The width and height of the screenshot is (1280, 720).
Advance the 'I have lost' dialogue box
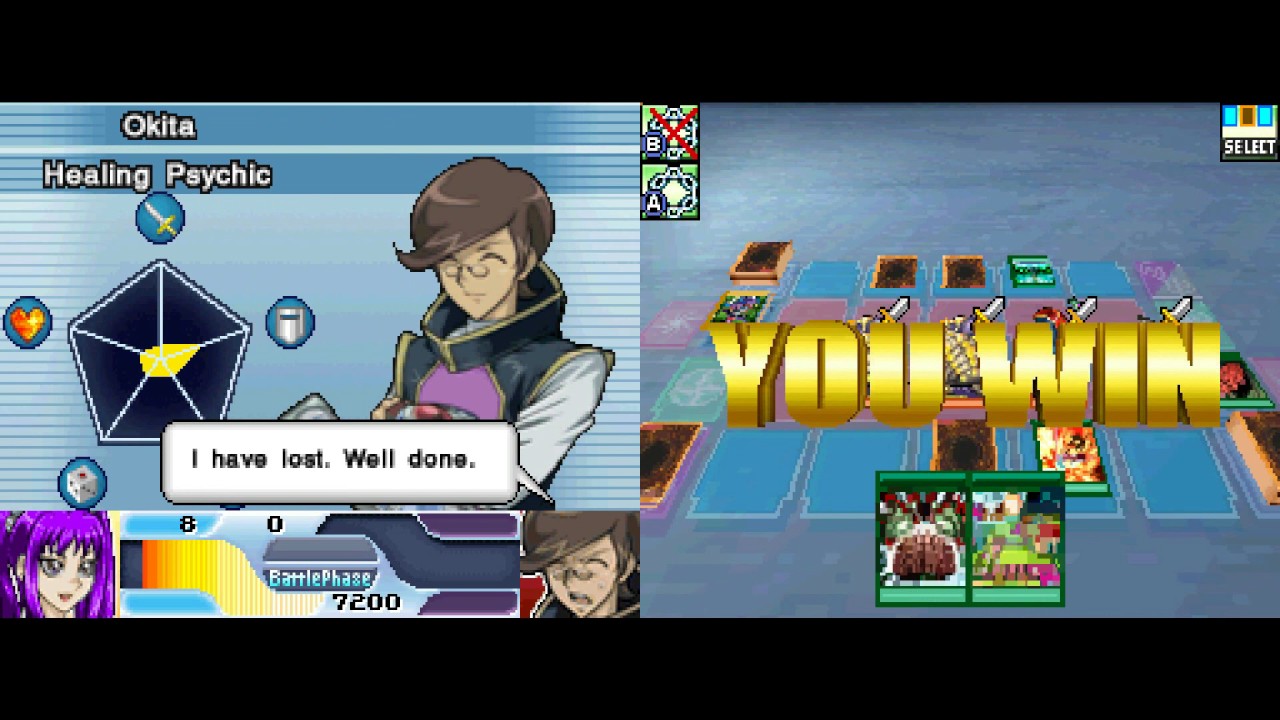click(338, 459)
